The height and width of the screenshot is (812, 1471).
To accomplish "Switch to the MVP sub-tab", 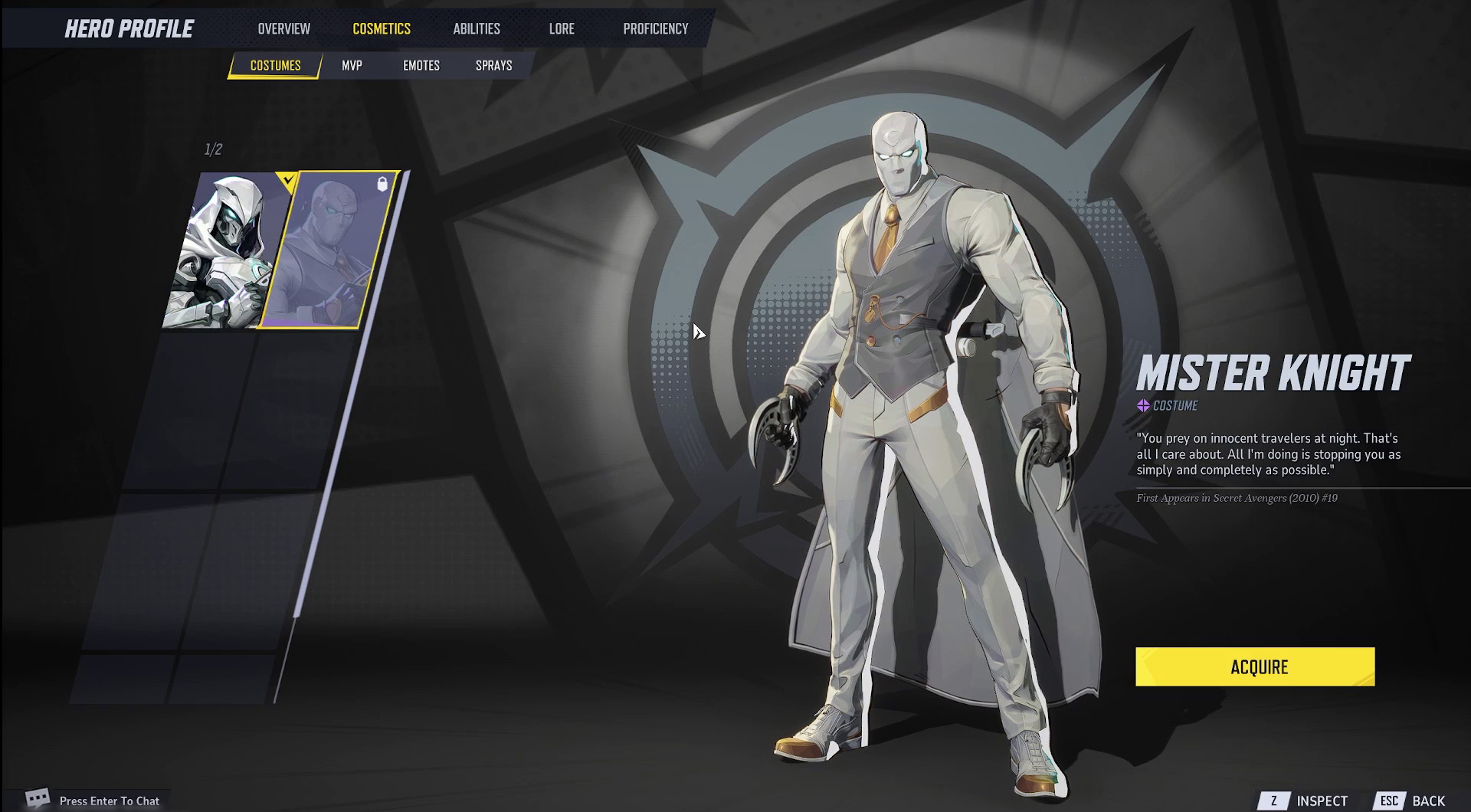I will 352,66.
